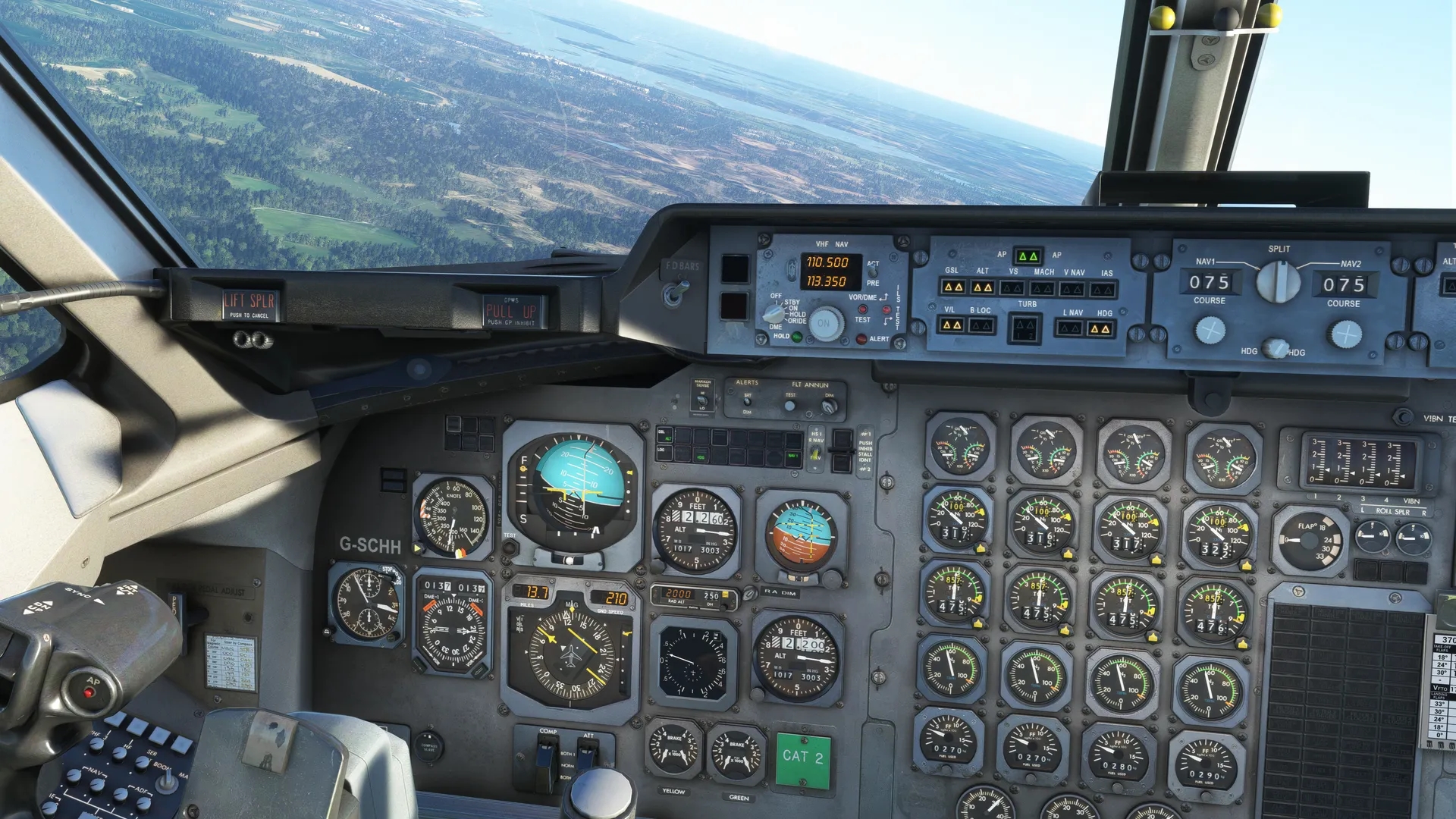Select the MACH autopilot mode button
Image resolution: width=1456 pixels, height=819 pixels.
(1042, 289)
